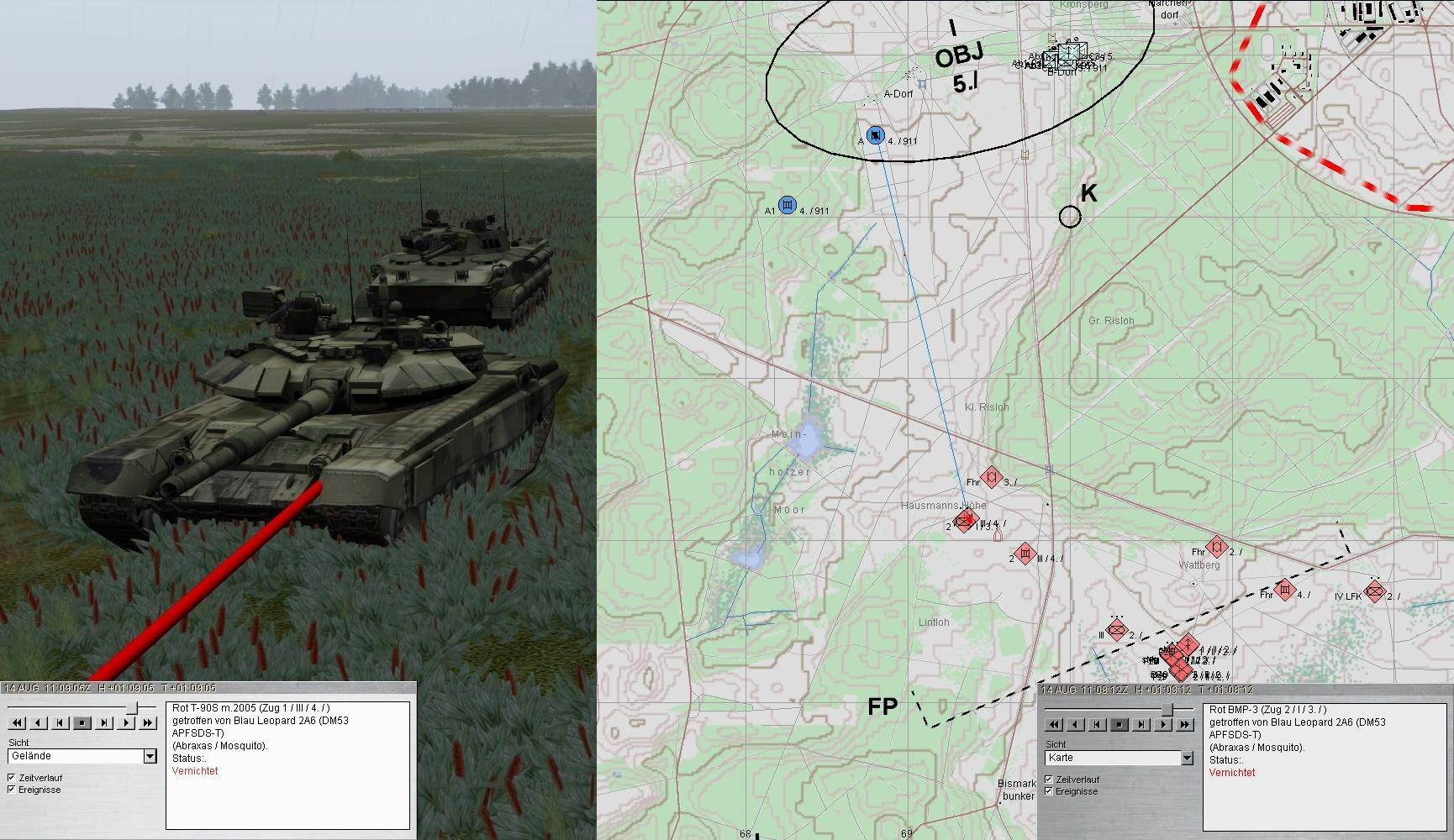Fast forward the Karte view replay
1454x840 pixels.
coord(1185,724)
